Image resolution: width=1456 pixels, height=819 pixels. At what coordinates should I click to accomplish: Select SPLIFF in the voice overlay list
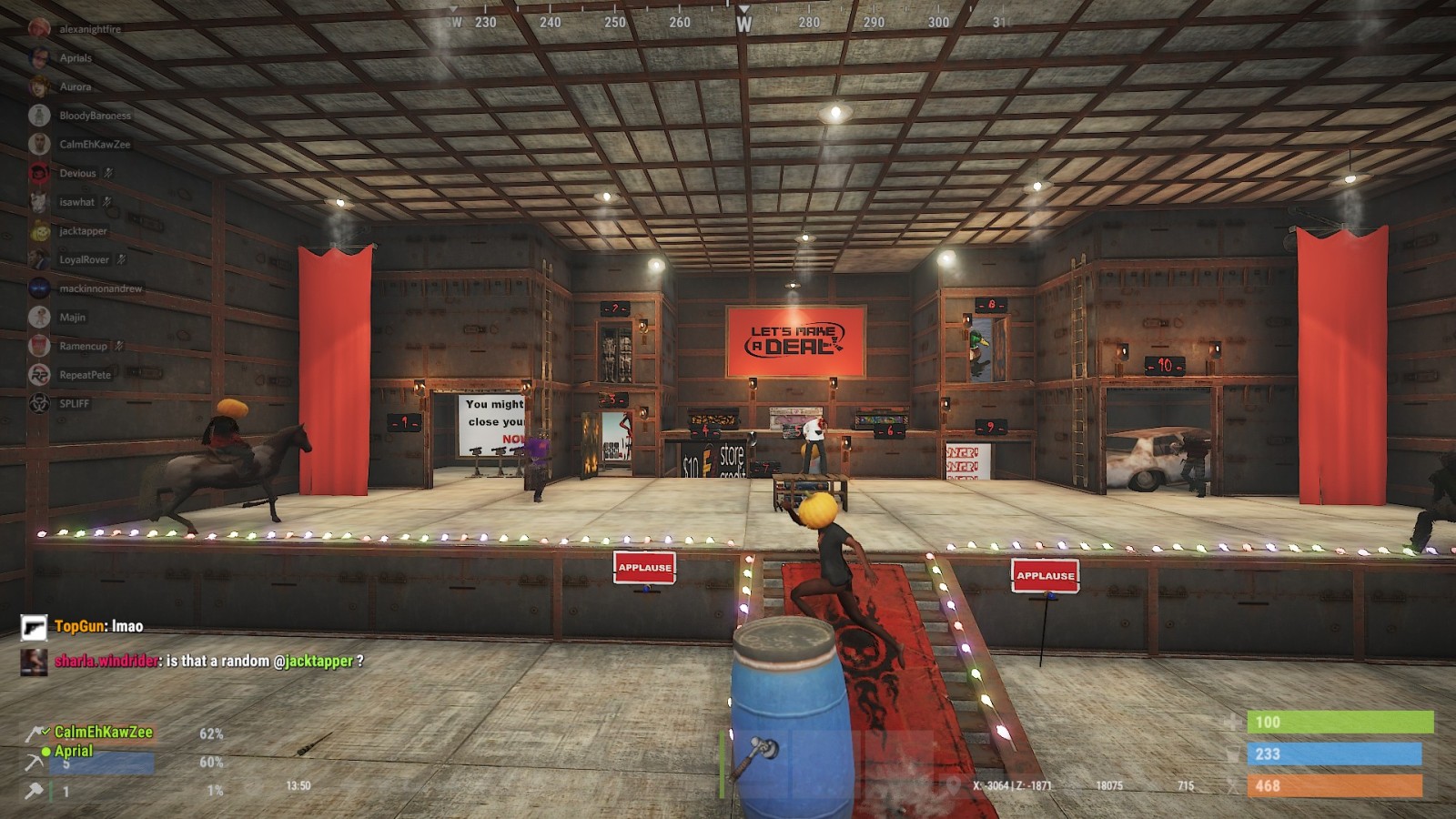click(x=74, y=403)
